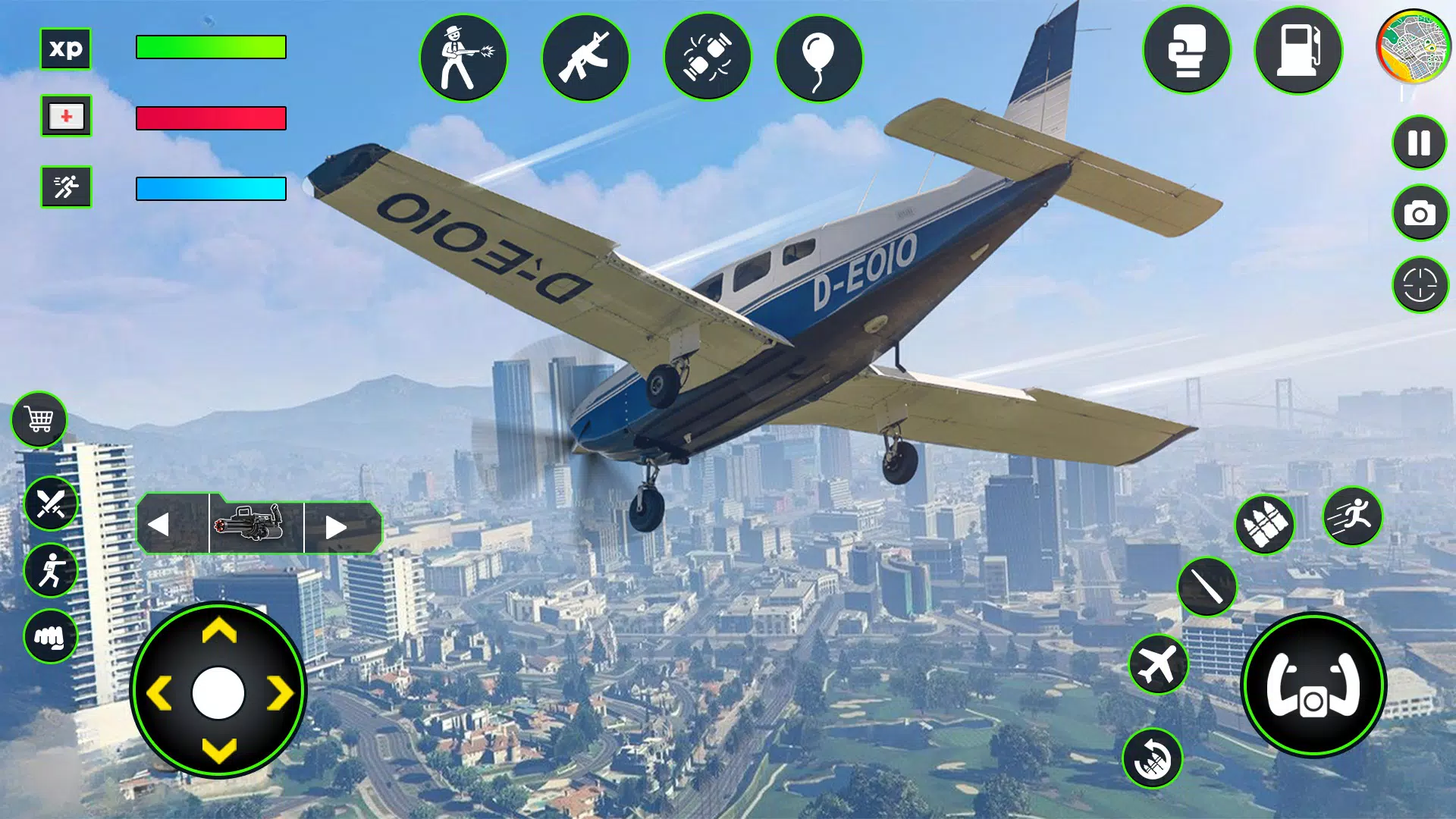Toggle the crosshair aim button
This screenshot has width=1456, height=819.
click(1420, 285)
